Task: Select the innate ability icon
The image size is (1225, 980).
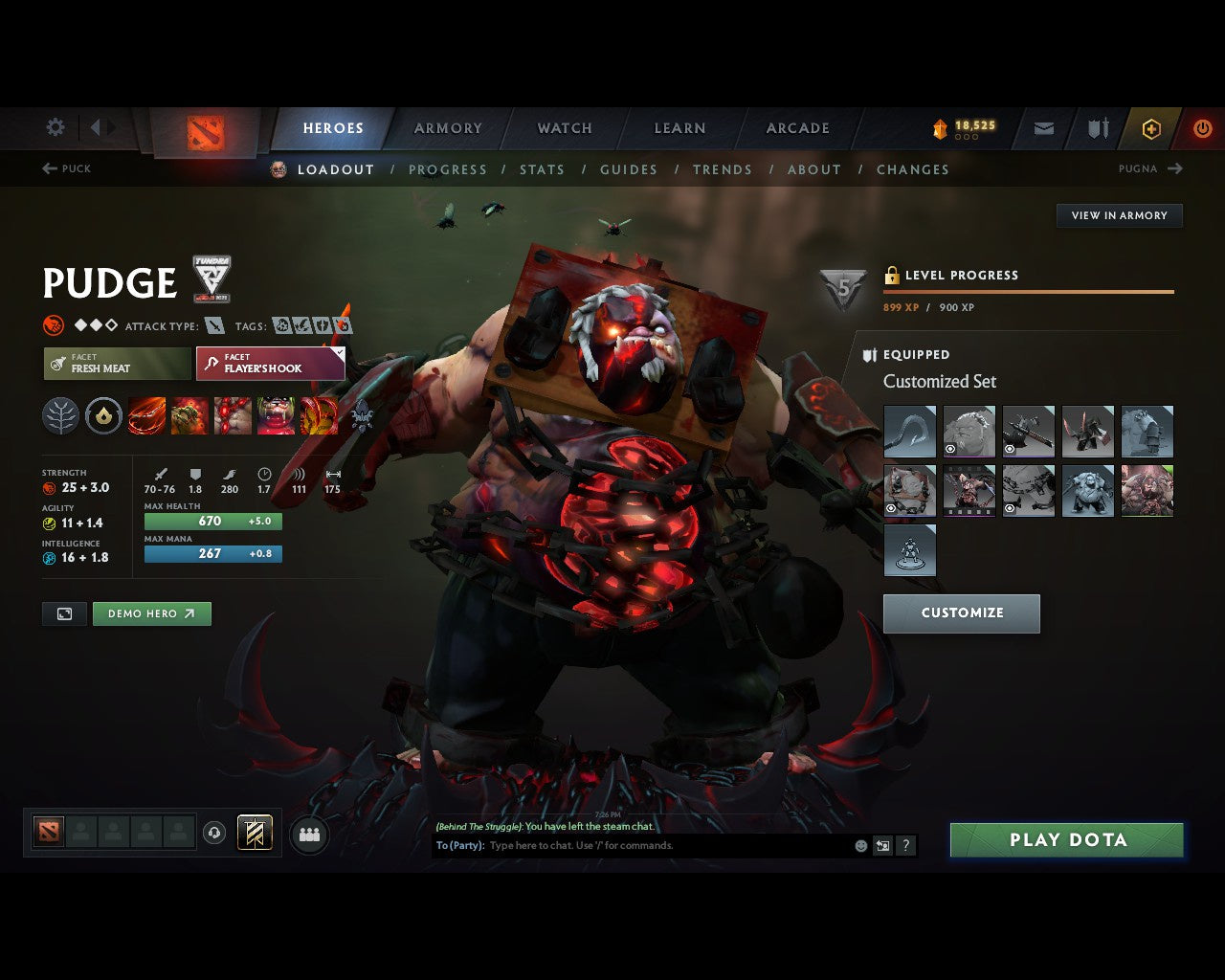Action: [103, 414]
